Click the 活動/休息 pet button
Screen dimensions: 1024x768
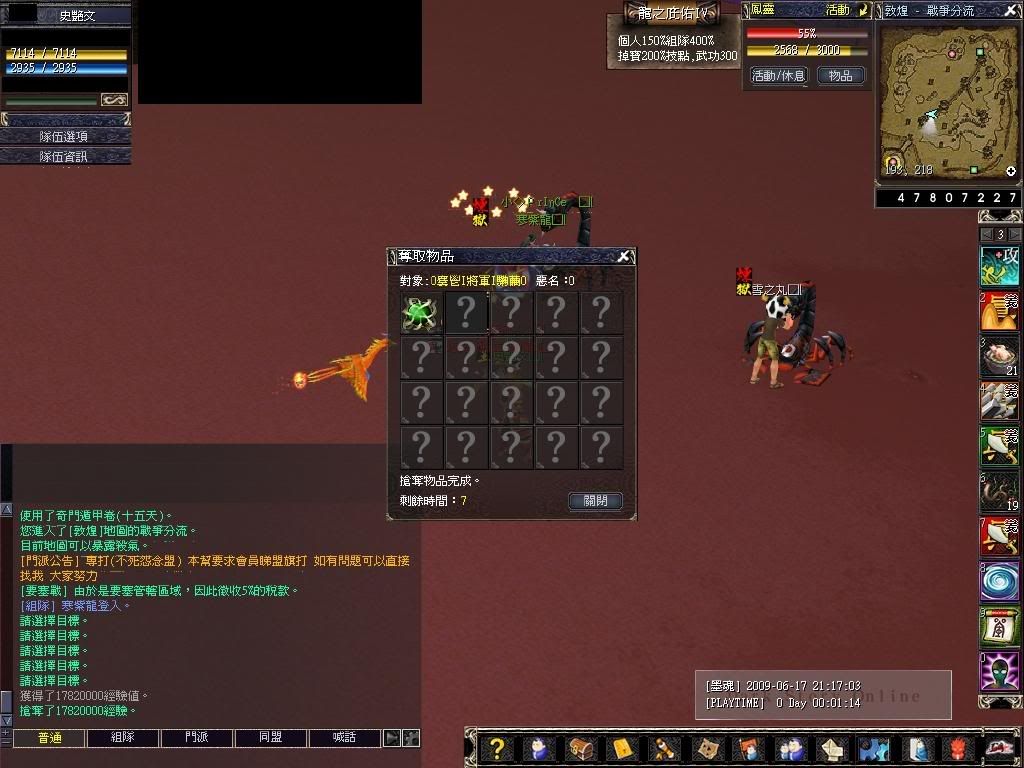(x=778, y=75)
